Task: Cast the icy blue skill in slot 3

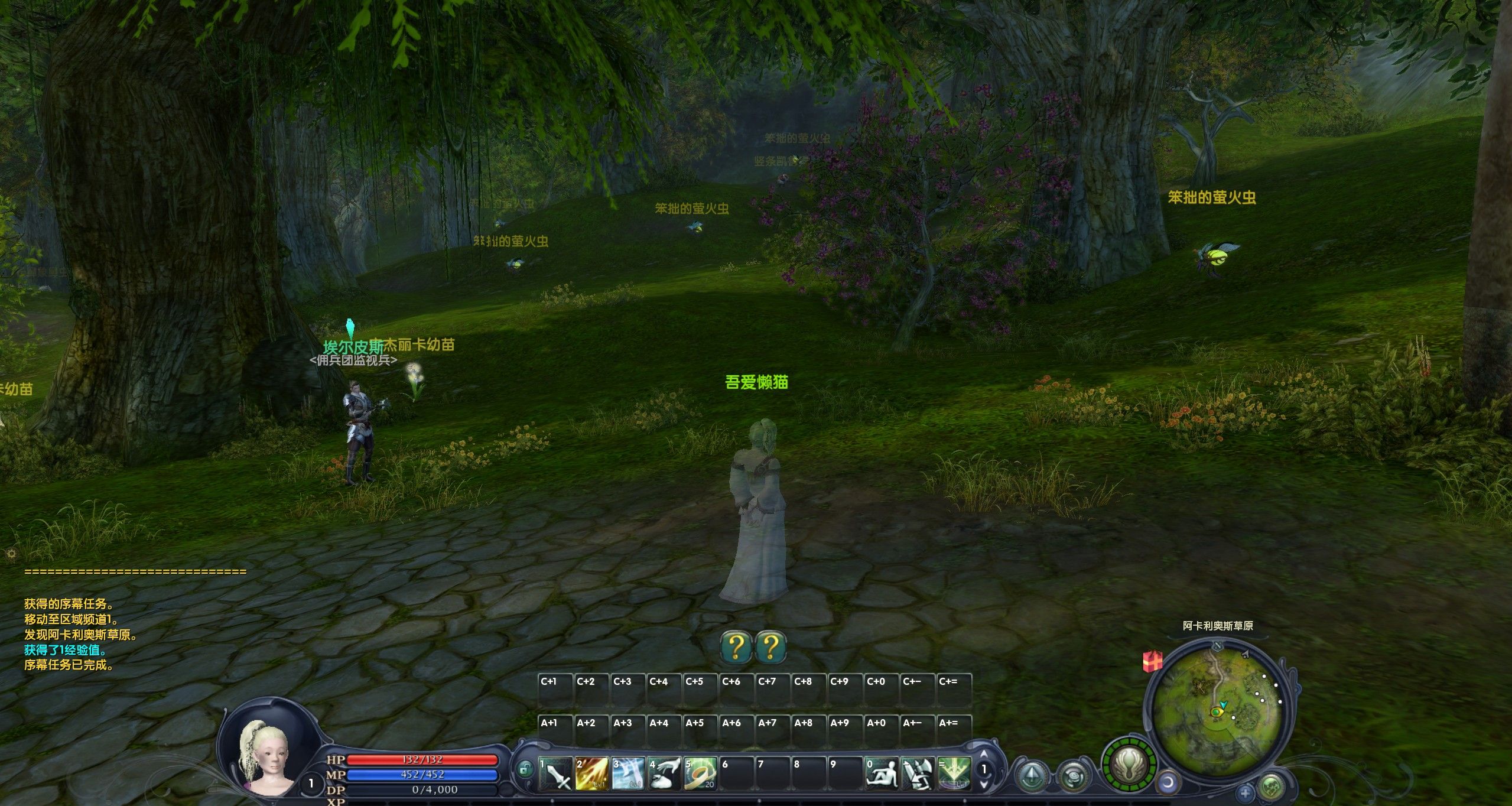Action: [x=628, y=774]
